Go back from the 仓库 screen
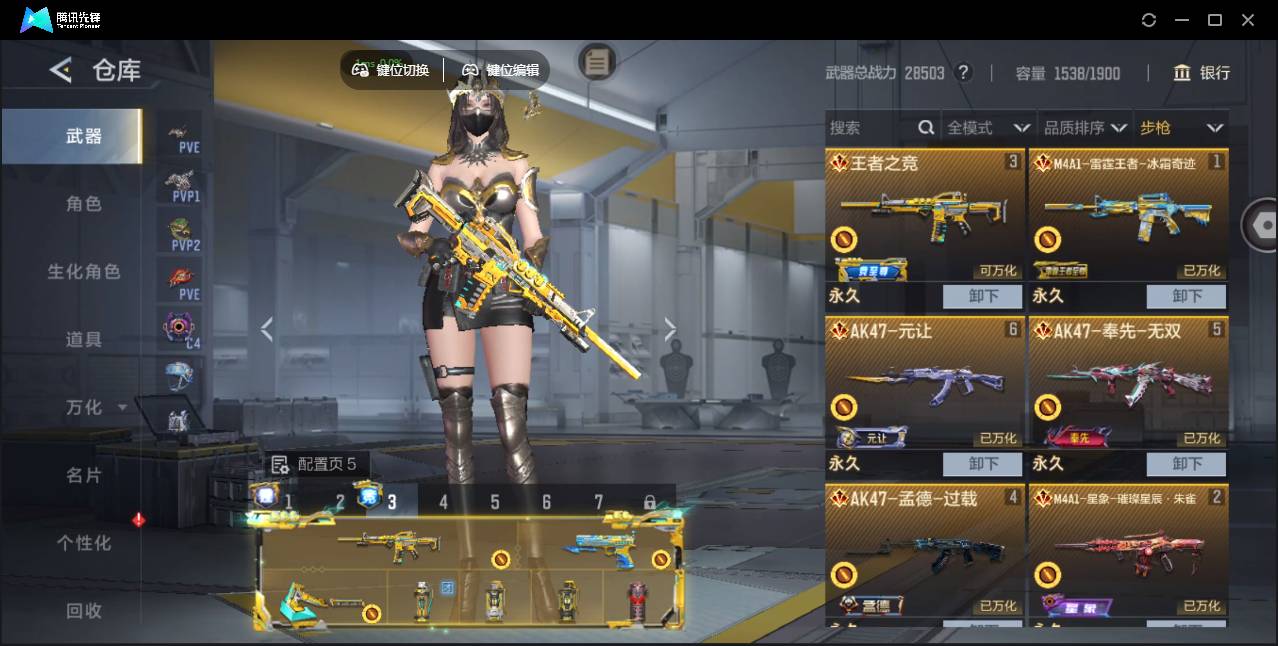 coord(61,70)
